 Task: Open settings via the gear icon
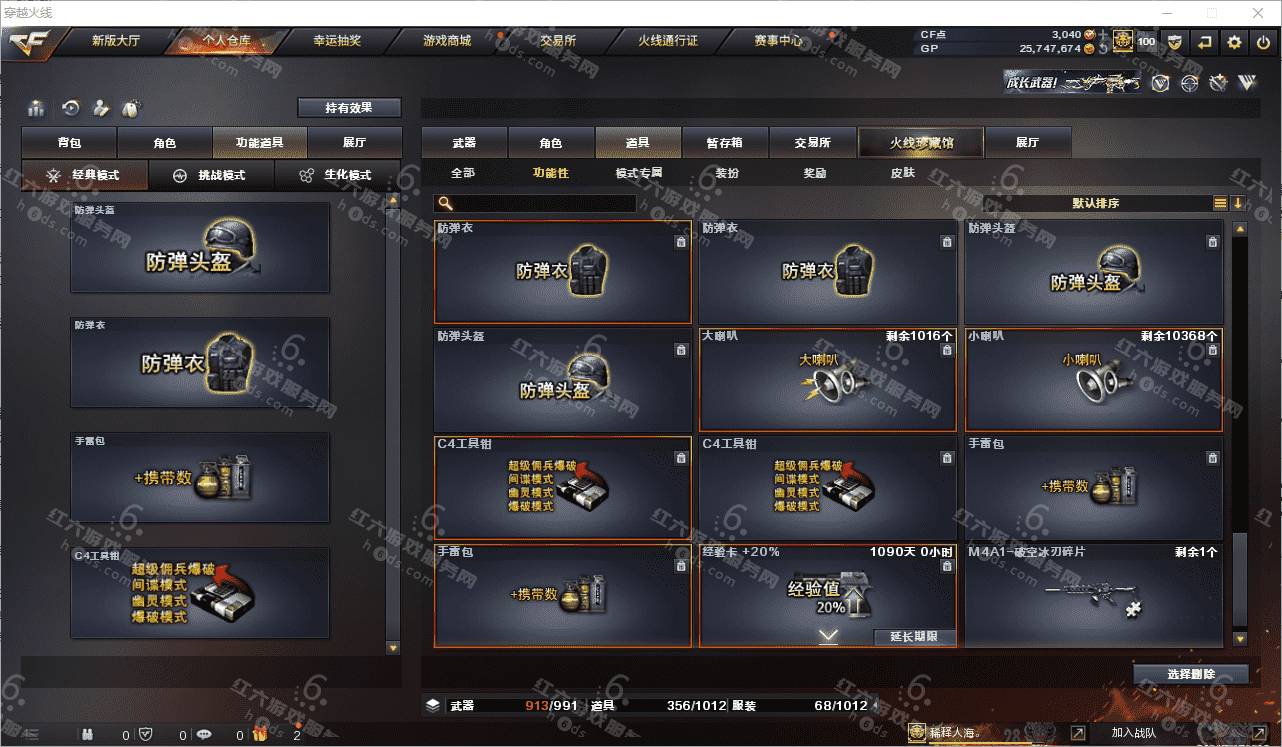coord(1234,42)
